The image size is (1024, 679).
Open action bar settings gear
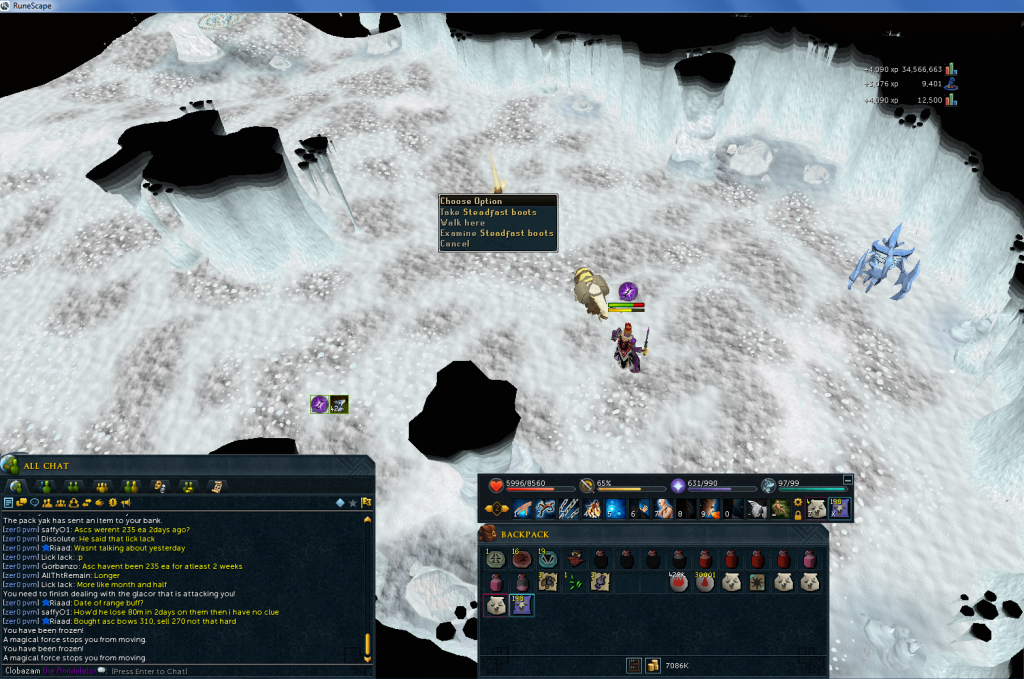[798, 502]
